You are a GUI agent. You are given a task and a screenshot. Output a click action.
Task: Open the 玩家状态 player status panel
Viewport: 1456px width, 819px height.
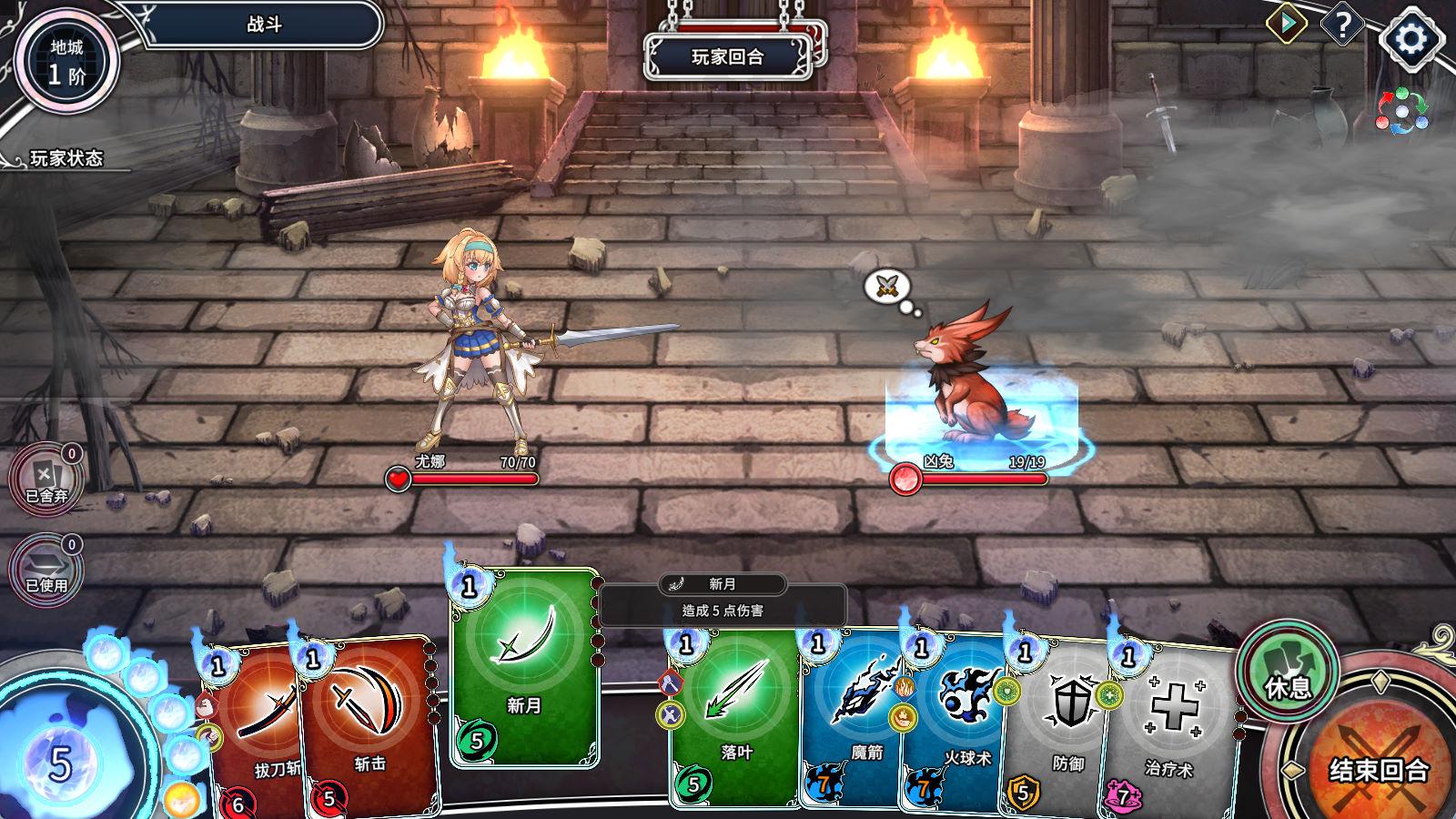click(66, 158)
